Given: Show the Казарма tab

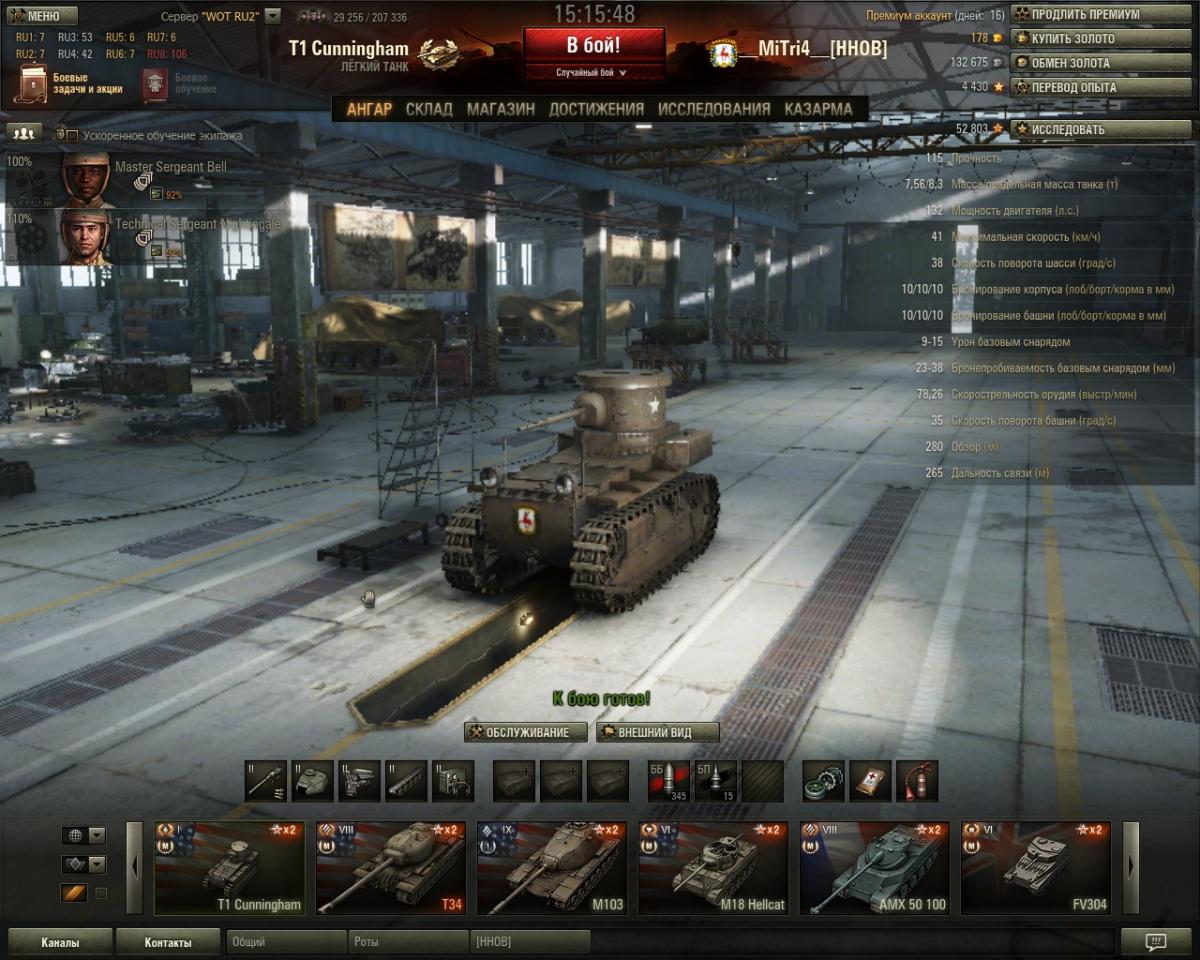Looking at the screenshot, I should tap(818, 109).
